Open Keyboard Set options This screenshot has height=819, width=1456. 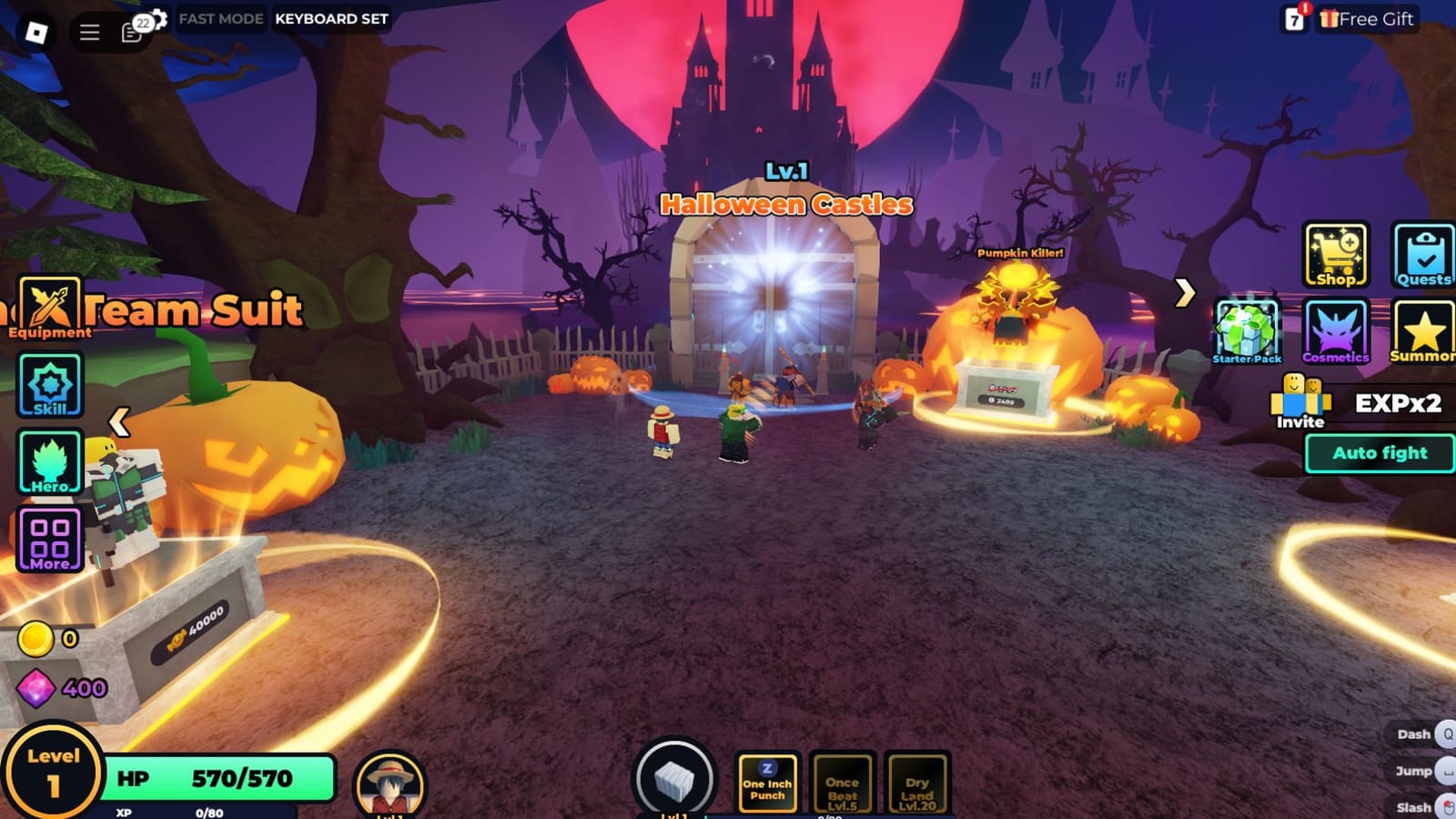coord(329,18)
